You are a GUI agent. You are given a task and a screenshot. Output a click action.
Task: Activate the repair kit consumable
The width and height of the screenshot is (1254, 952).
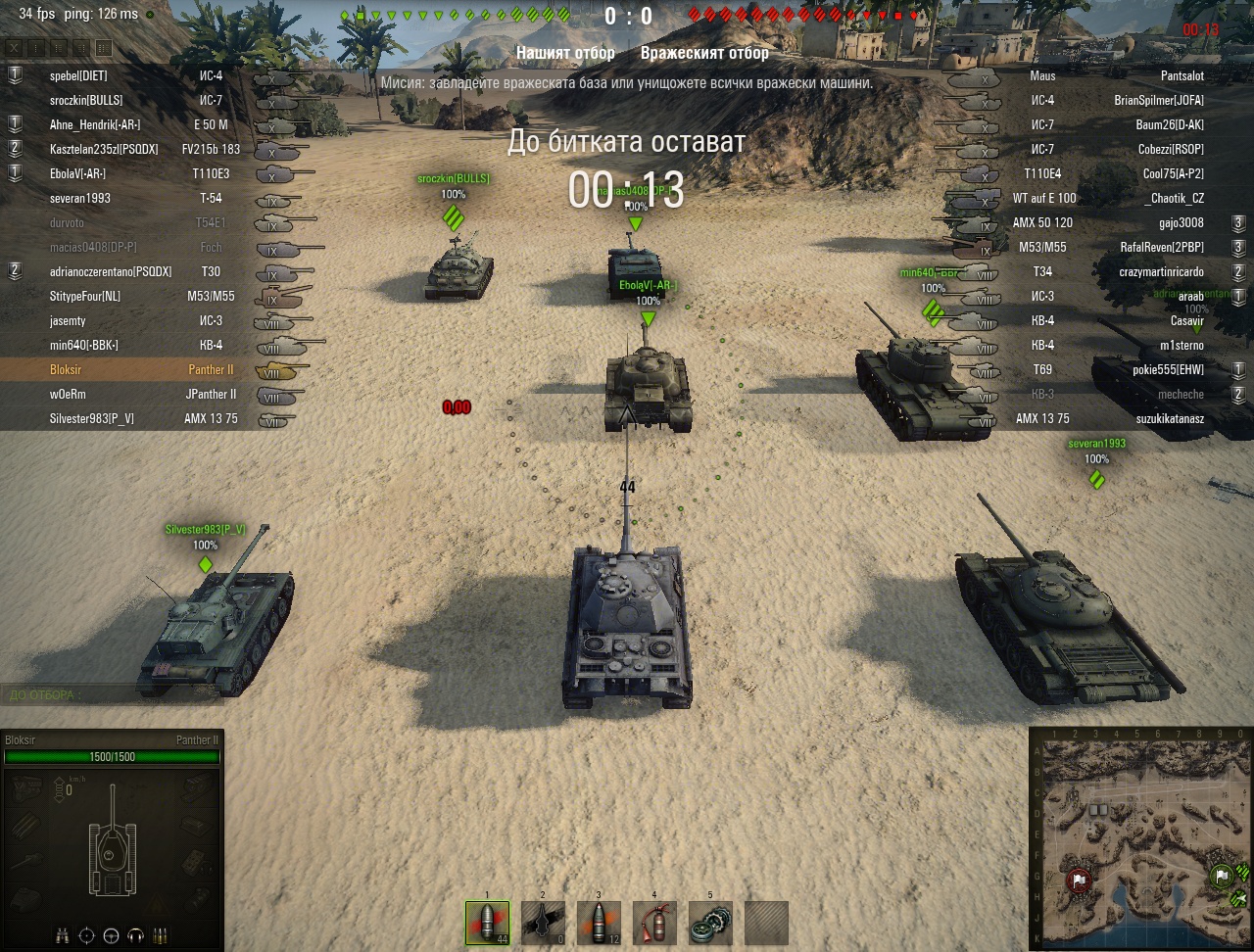click(710, 923)
